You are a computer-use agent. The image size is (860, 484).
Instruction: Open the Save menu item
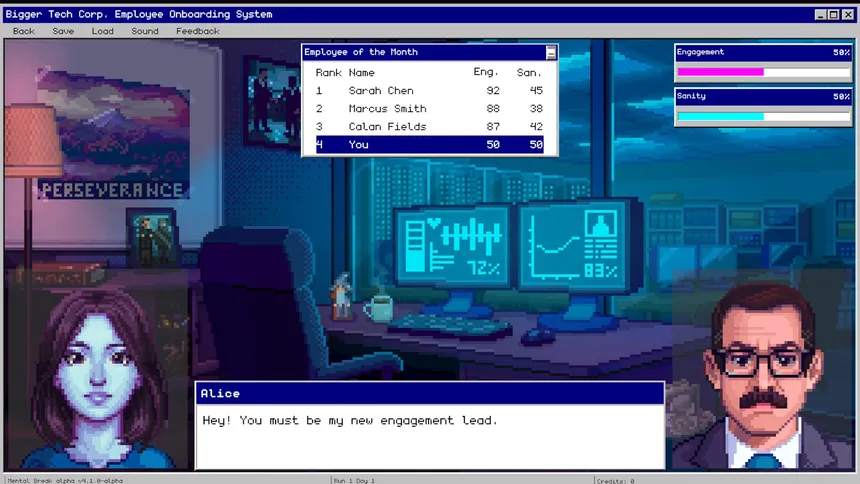tap(63, 31)
